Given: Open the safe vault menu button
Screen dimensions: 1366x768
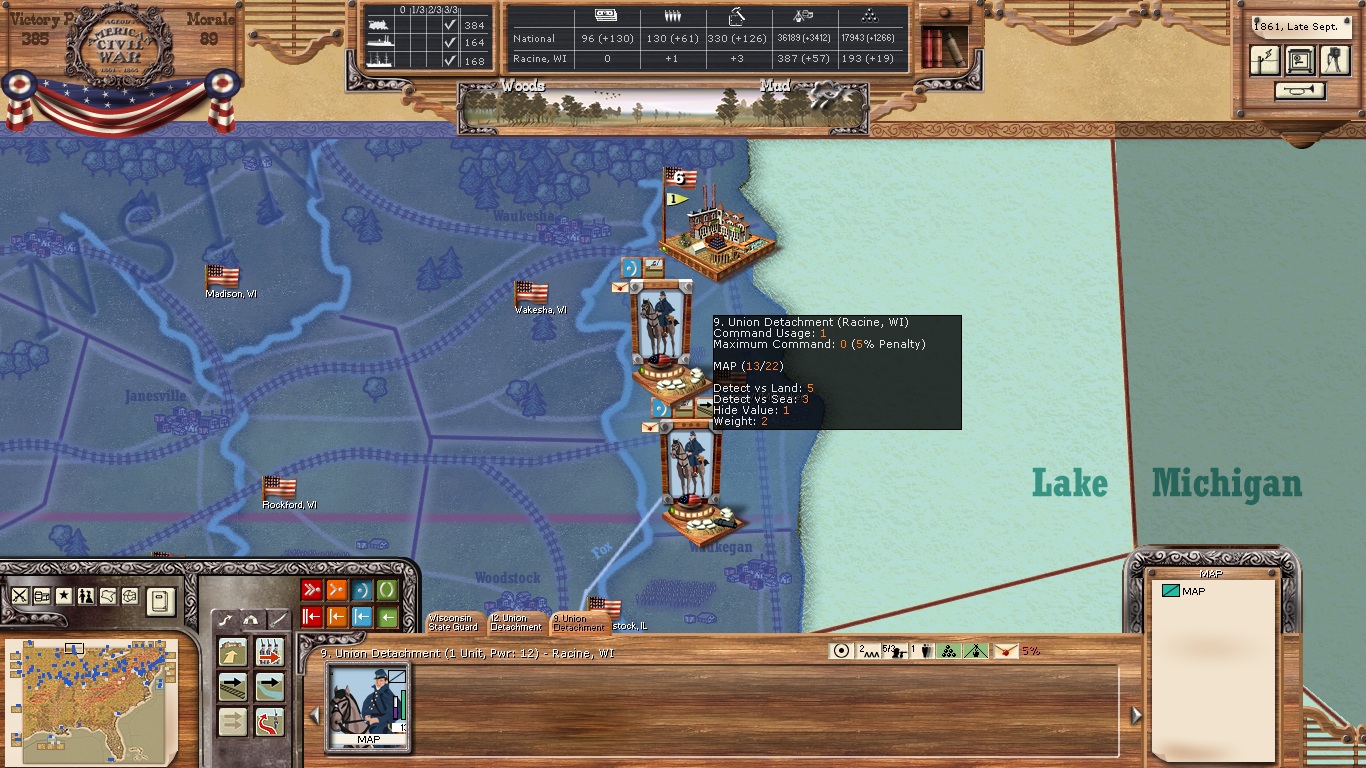Looking at the screenshot, I should coord(1300,61).
